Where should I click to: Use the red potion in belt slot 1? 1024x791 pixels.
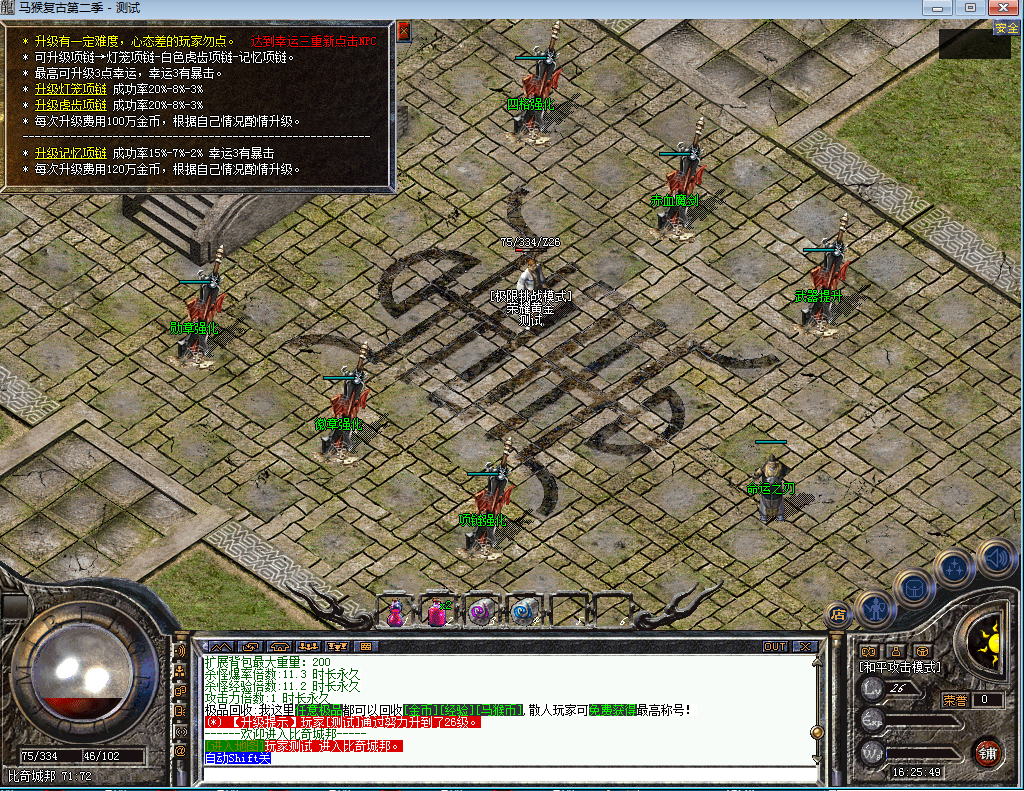(396, 611)
